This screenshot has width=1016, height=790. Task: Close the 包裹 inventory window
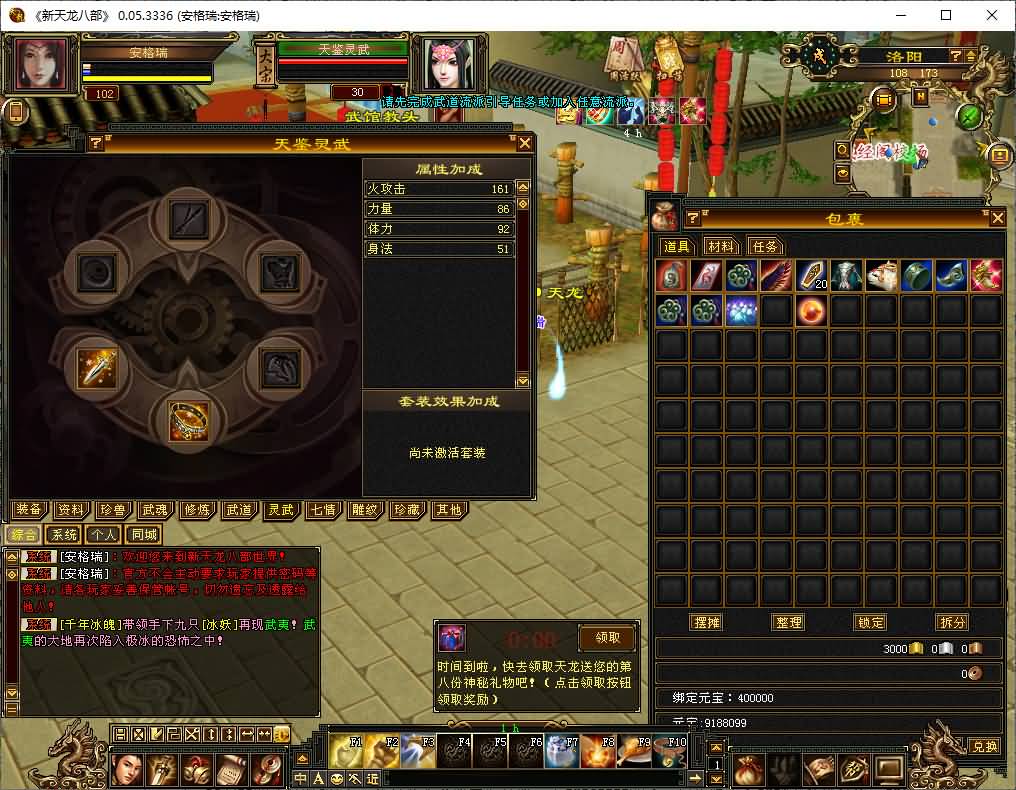click(996, 218)
